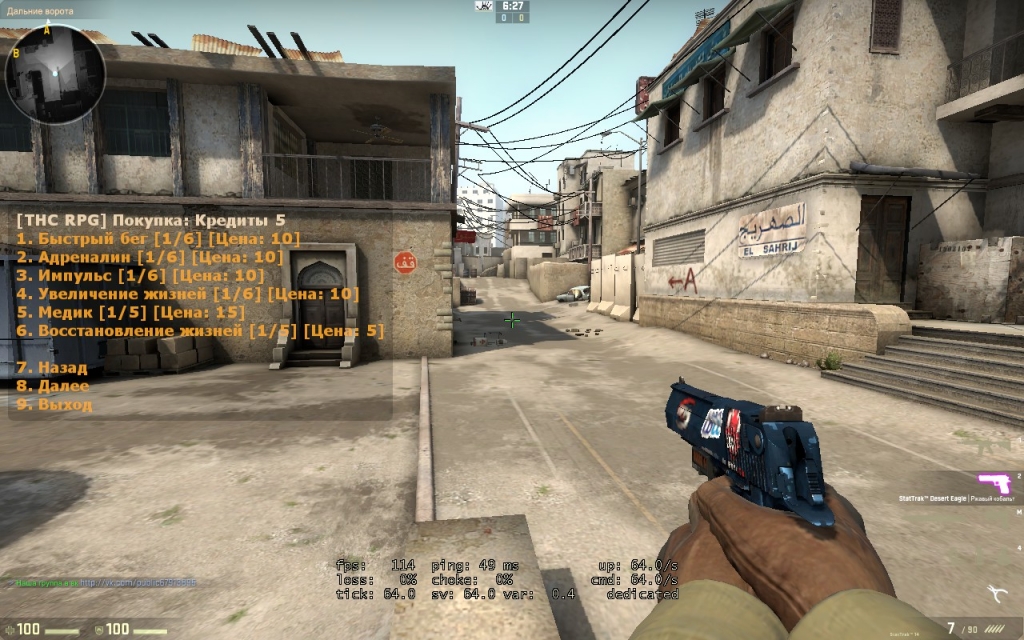Image resolution: width=1024 pixels, height=640 pixels.
Task: Buy the Быстрый бег upgrade
Action: (158, 238)
